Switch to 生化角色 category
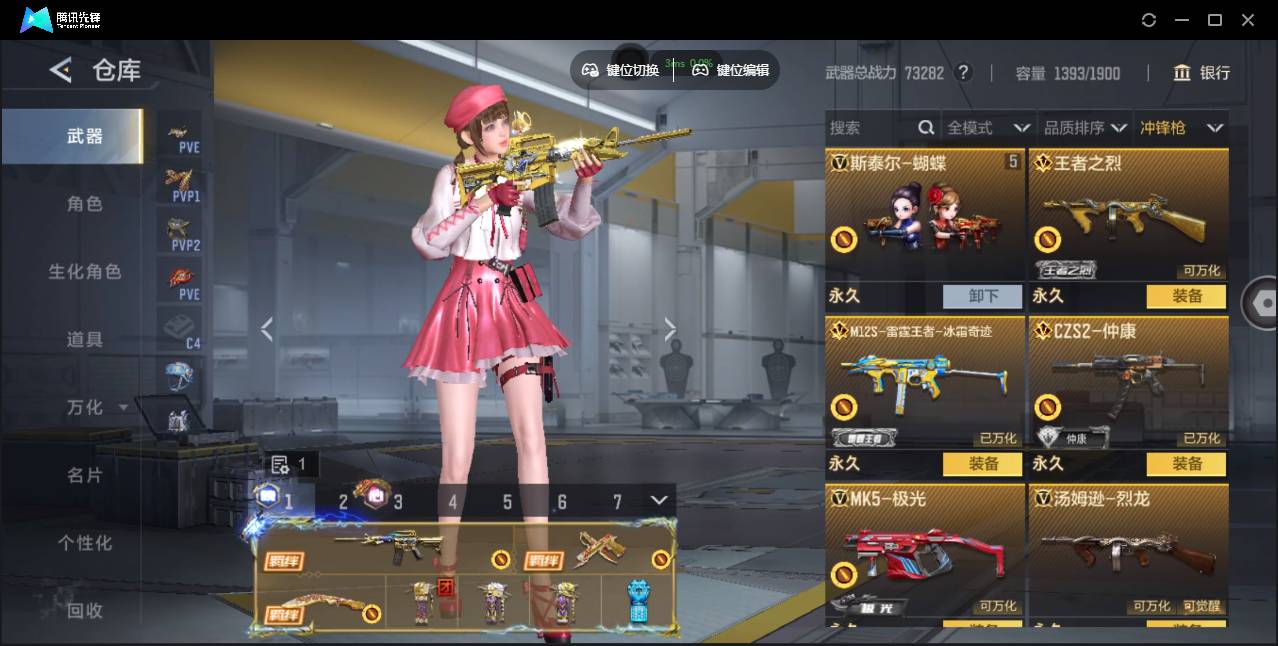The image size is (1278, 646). point(85,272)
